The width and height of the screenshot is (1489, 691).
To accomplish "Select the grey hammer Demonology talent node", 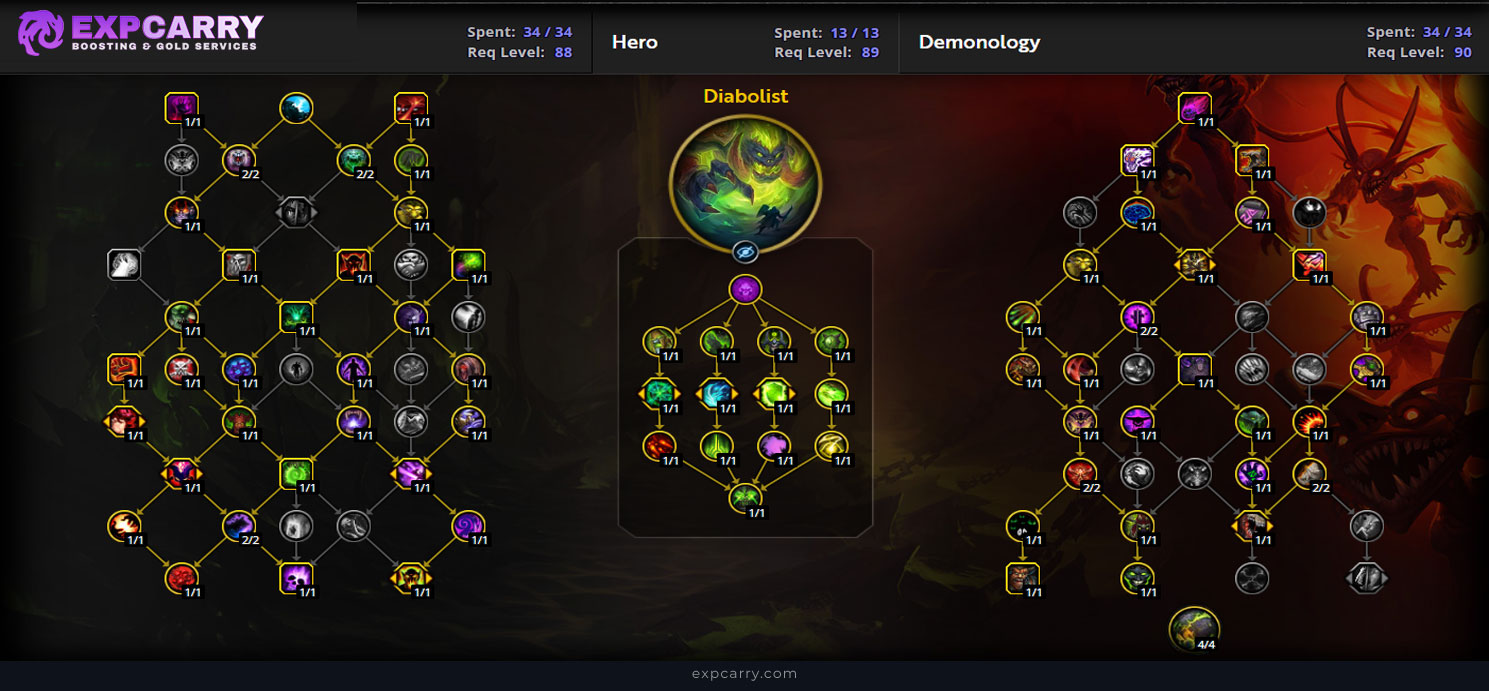I will [1367, 523].
